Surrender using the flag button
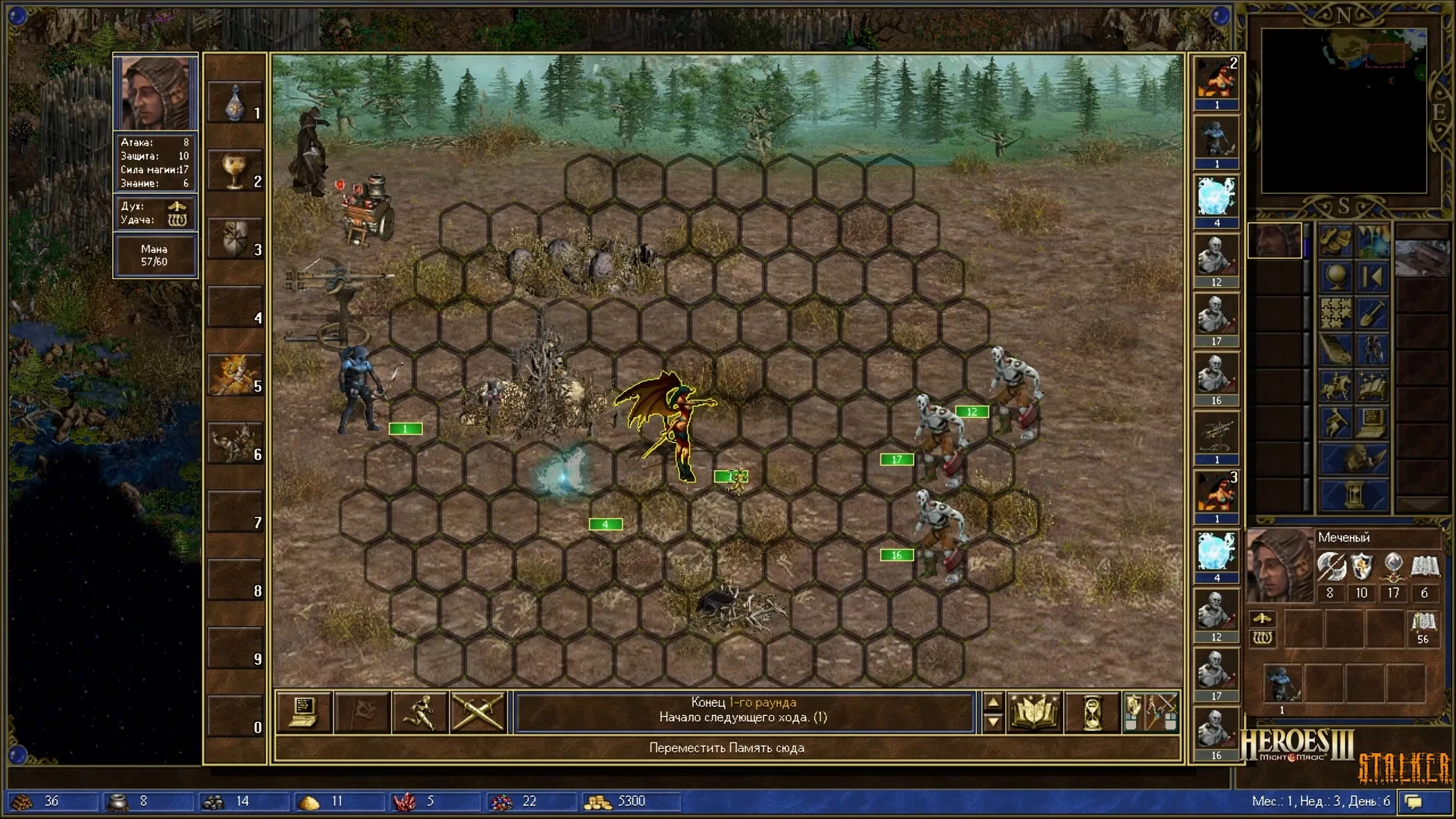 click(362, 711)
